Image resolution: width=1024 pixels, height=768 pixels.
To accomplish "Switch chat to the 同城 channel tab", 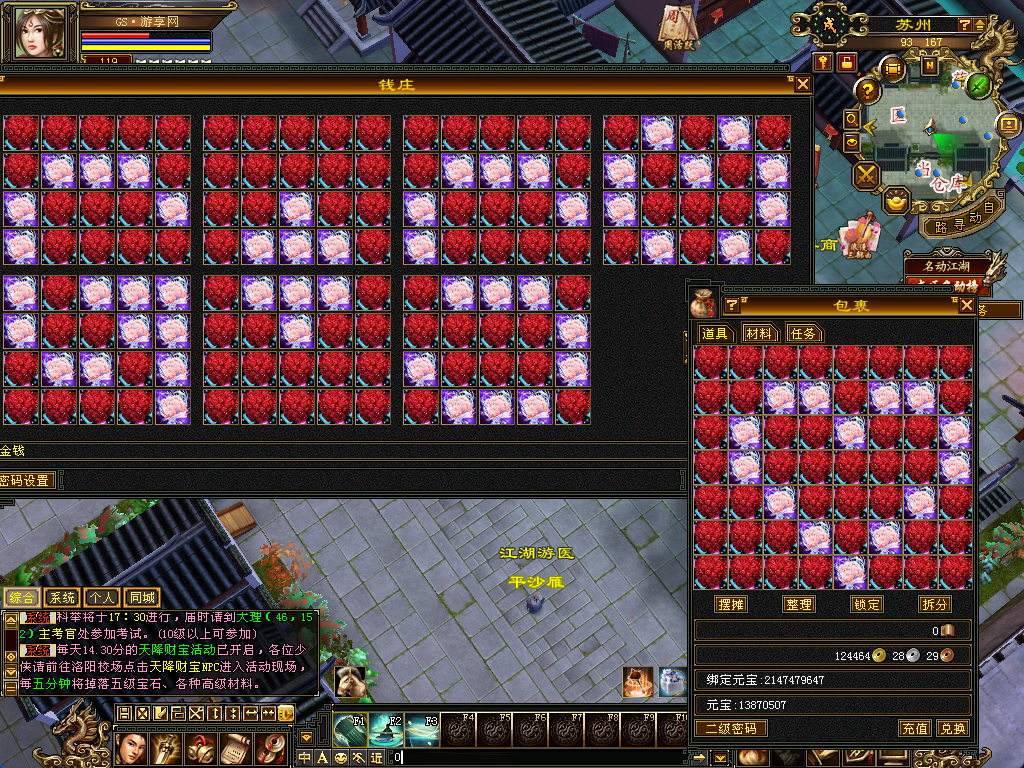I will pyautogui.click(x=143, y=598).
